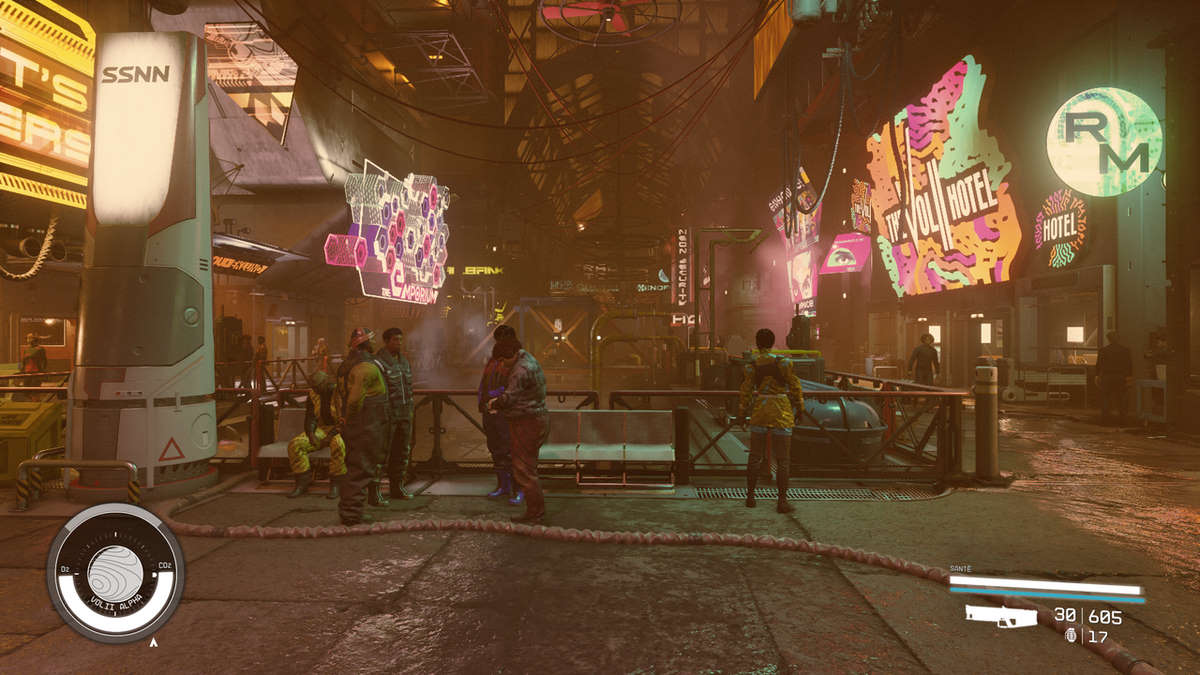Screen dimensions: 1200x675
Task: Open the Volii Alpha planet scanner dial
Action: 115,573
